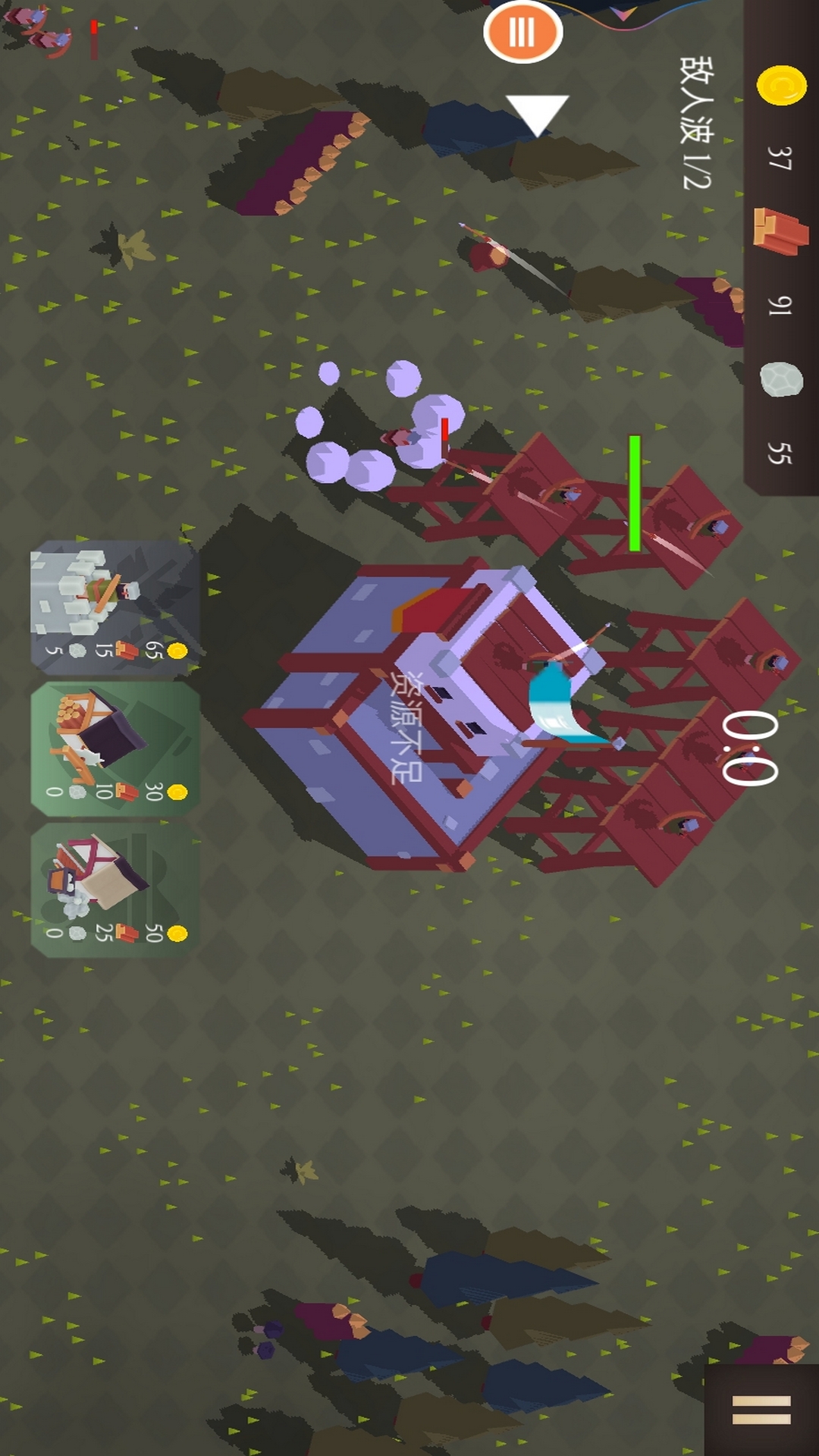
Task: Click the white triangle arrow button
Action: 537,114
